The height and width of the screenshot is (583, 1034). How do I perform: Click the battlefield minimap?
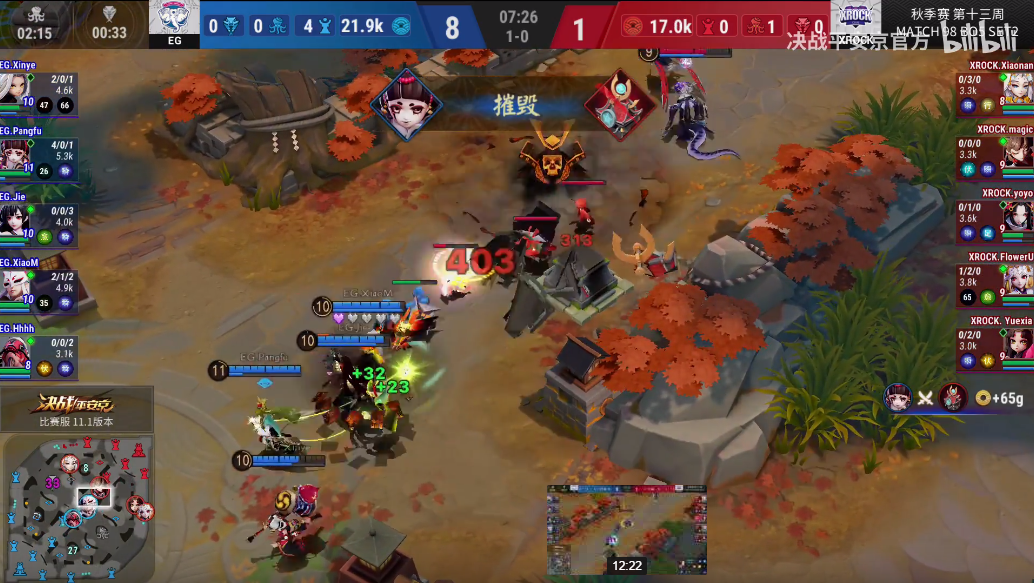click(x=77, y=507)
